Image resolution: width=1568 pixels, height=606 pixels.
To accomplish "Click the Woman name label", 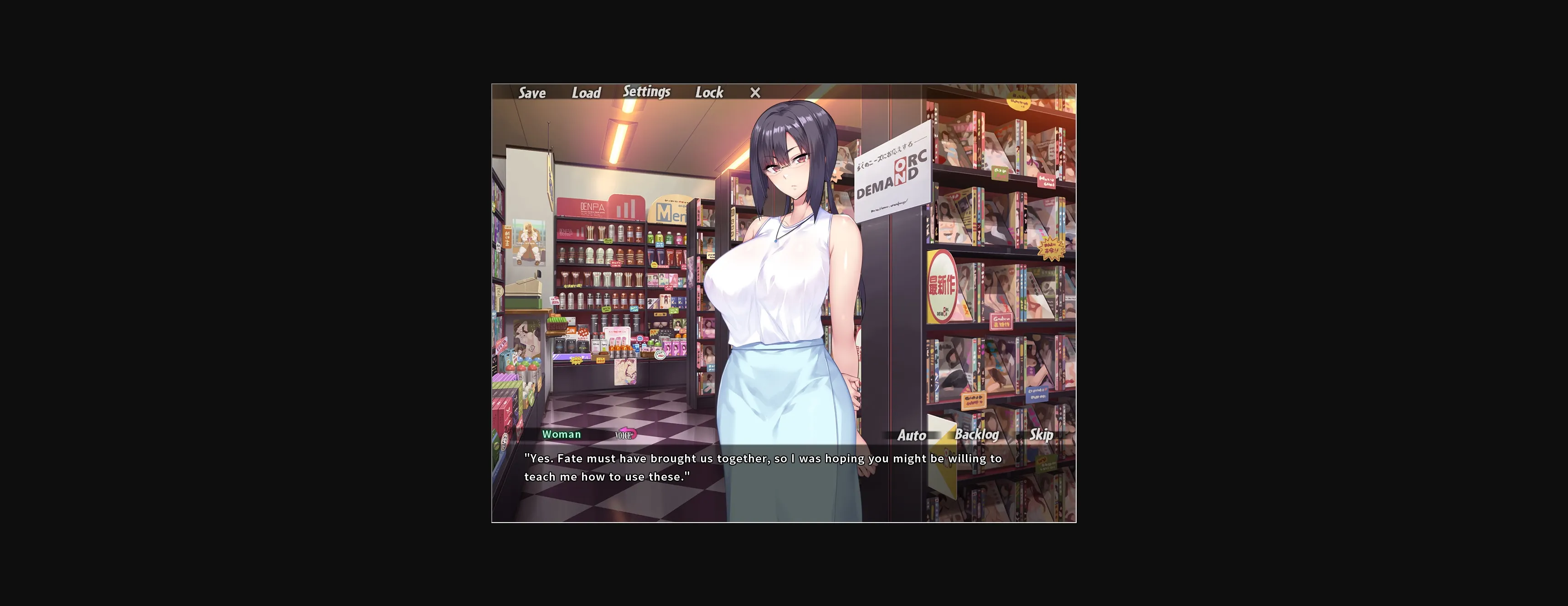I will pyautogui.click(x=562, y=434).
